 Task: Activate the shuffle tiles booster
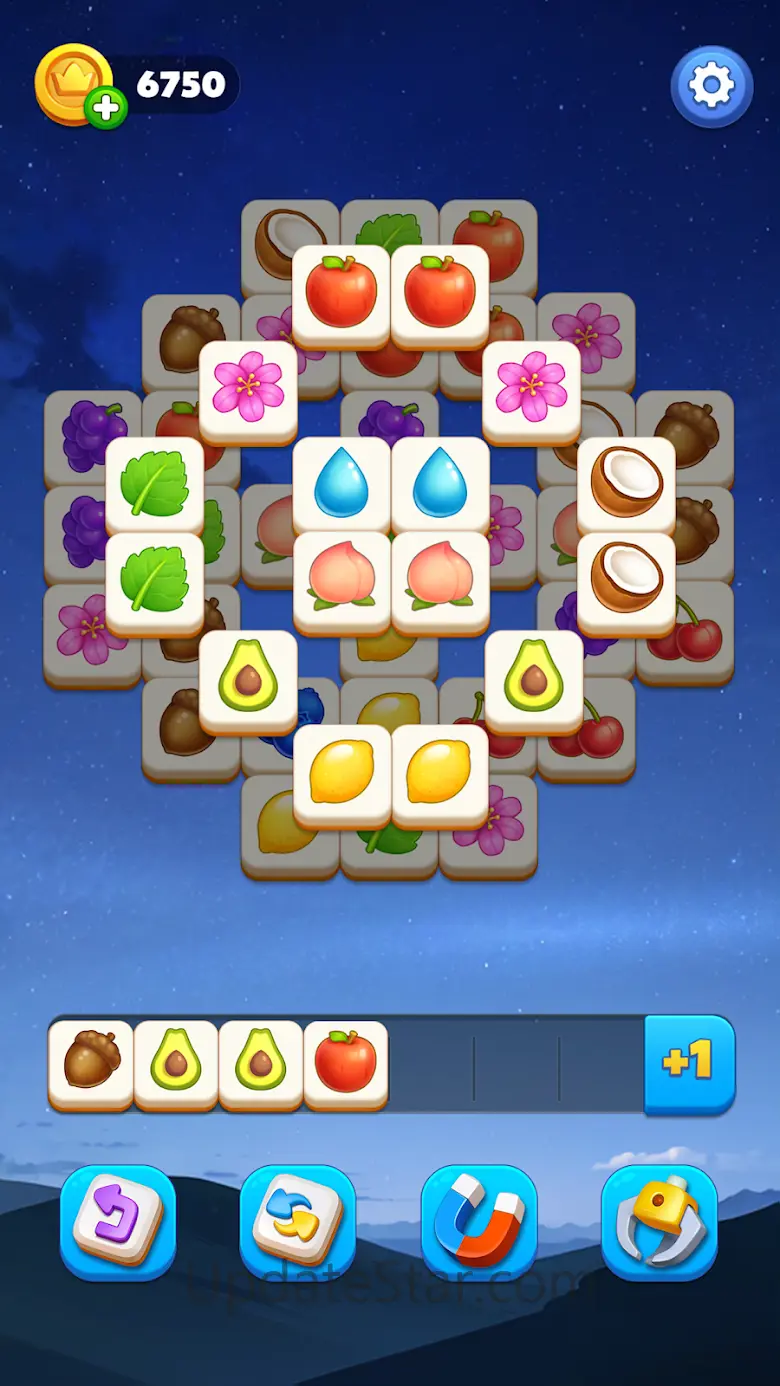coord(298,1222)
